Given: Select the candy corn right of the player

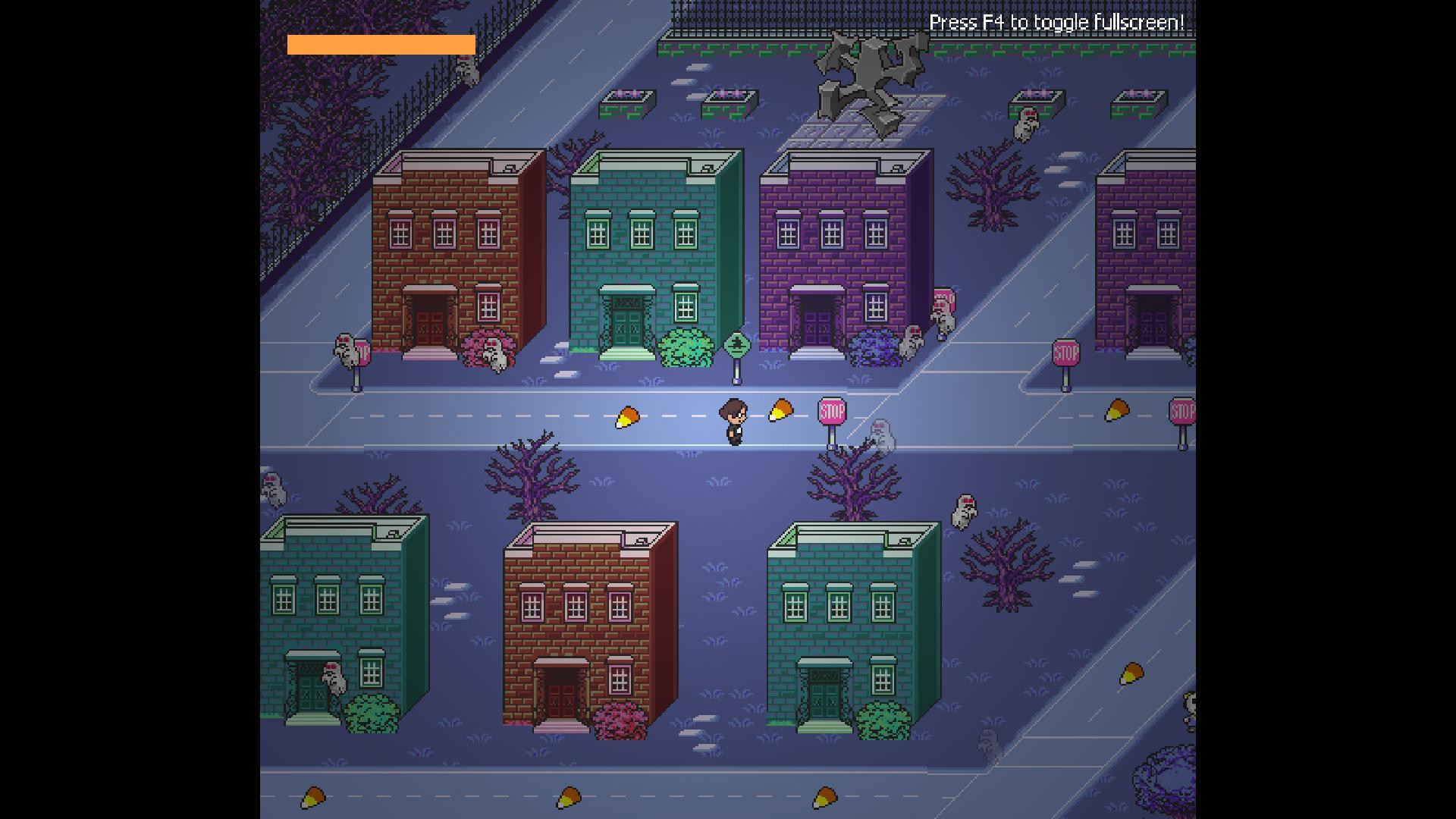Looking at the screenshot, I should 781,412.
